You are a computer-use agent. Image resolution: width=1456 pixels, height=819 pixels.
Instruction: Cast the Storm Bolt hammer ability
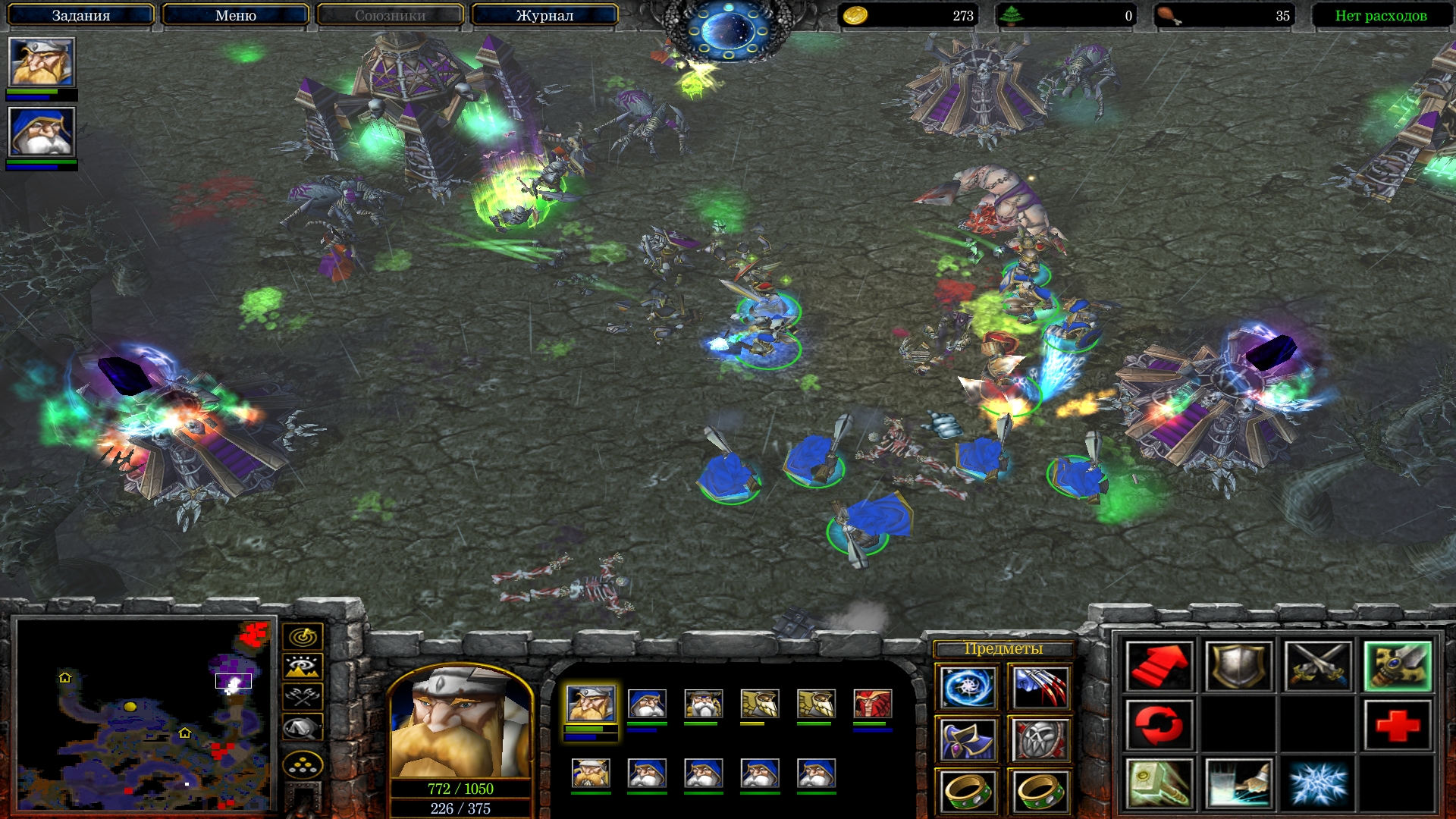[x=1159, y=783]
